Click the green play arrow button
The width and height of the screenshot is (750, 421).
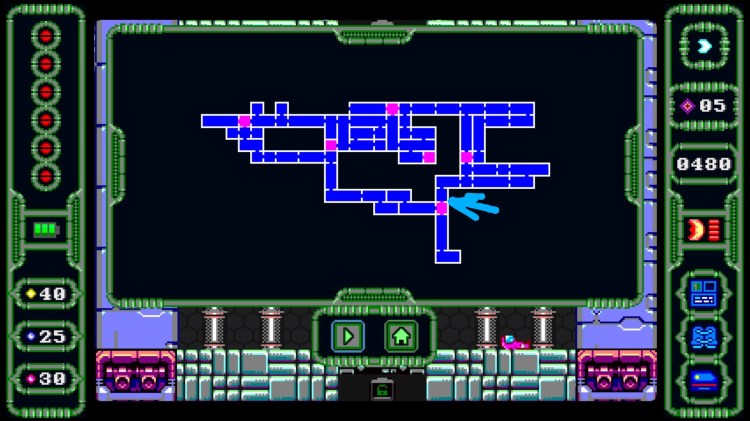tap(348, 336)
